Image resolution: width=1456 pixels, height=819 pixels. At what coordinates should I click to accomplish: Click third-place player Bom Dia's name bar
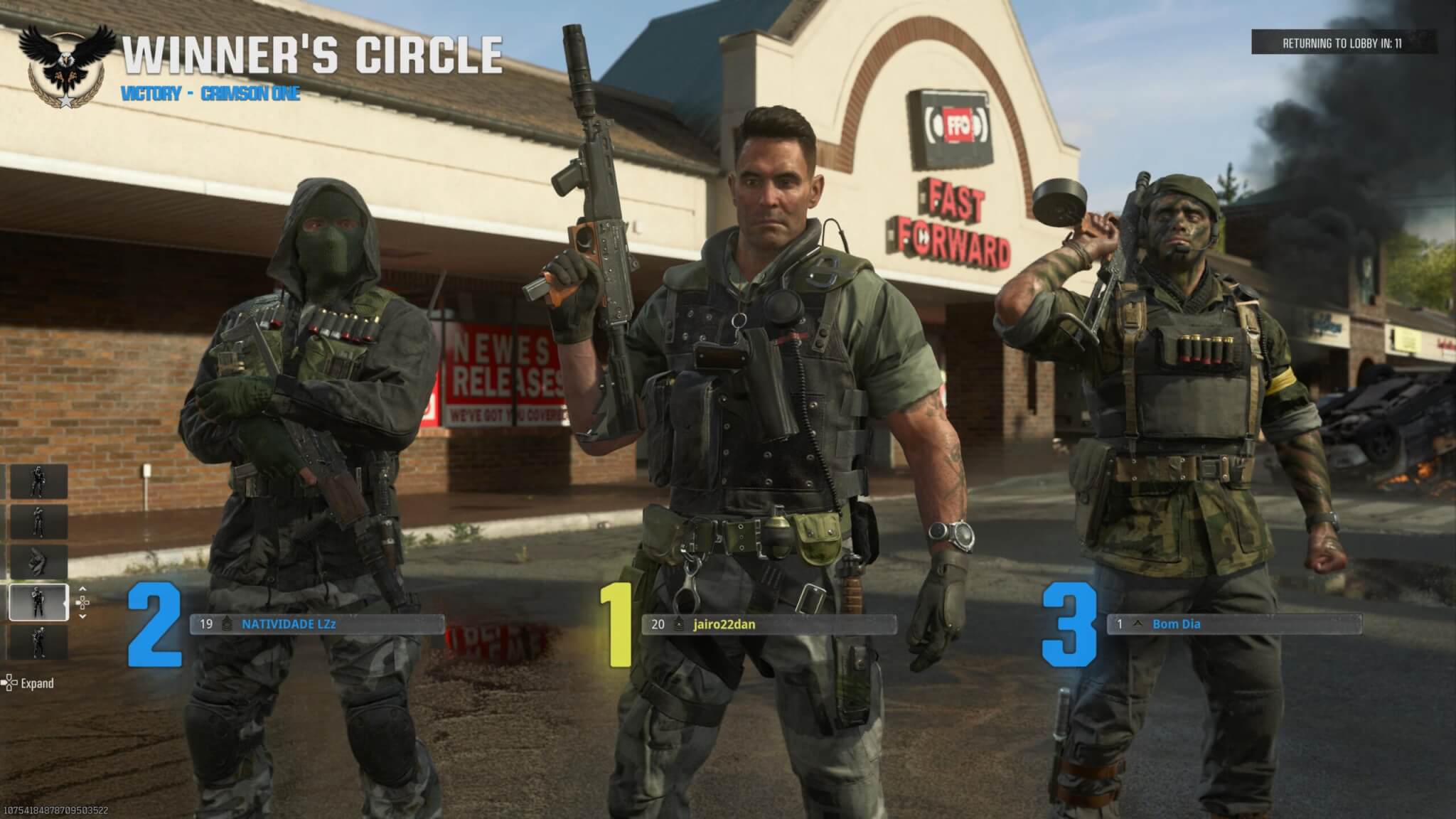(1234, 624)
